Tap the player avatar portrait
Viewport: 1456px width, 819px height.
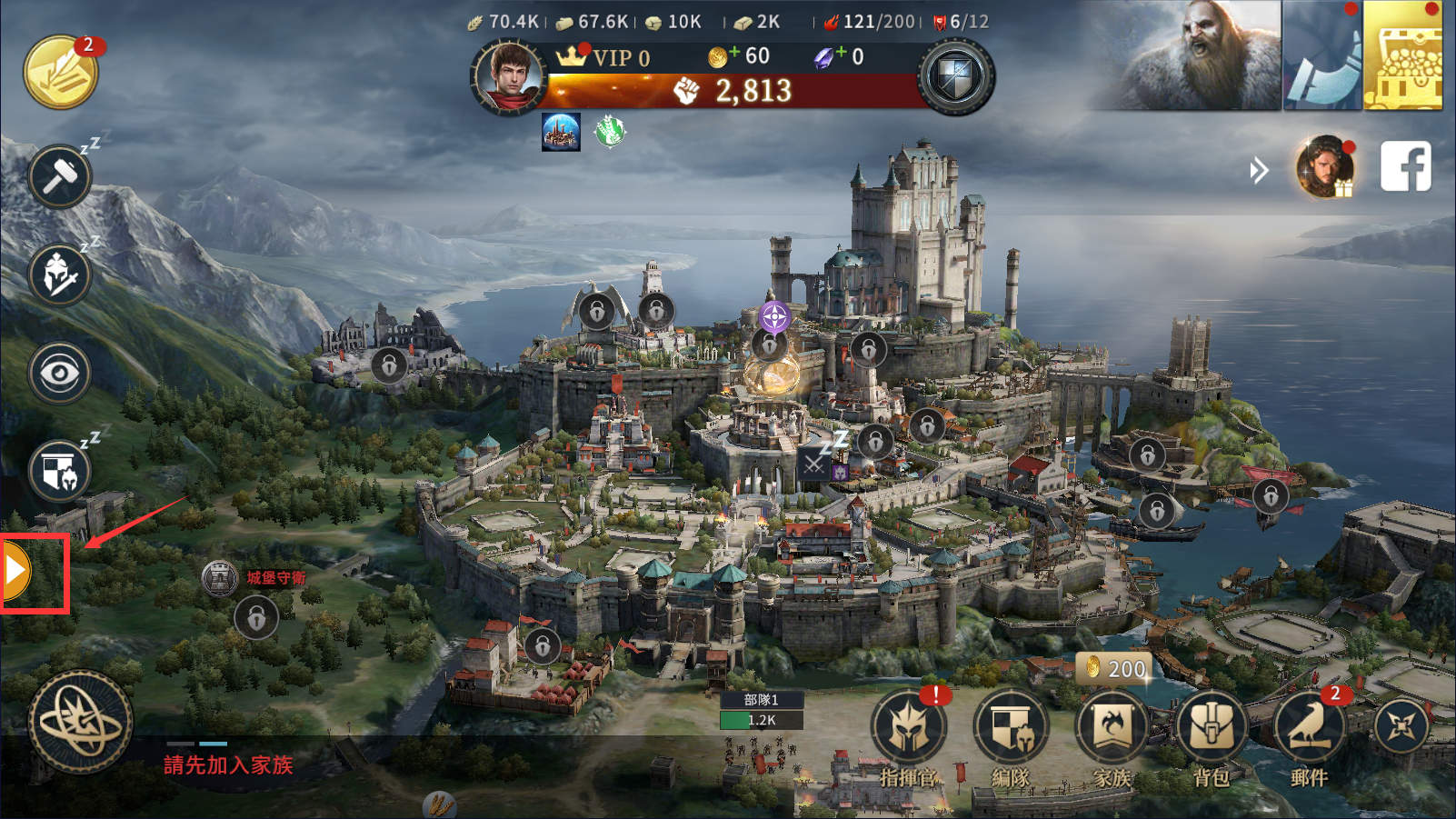508,76
